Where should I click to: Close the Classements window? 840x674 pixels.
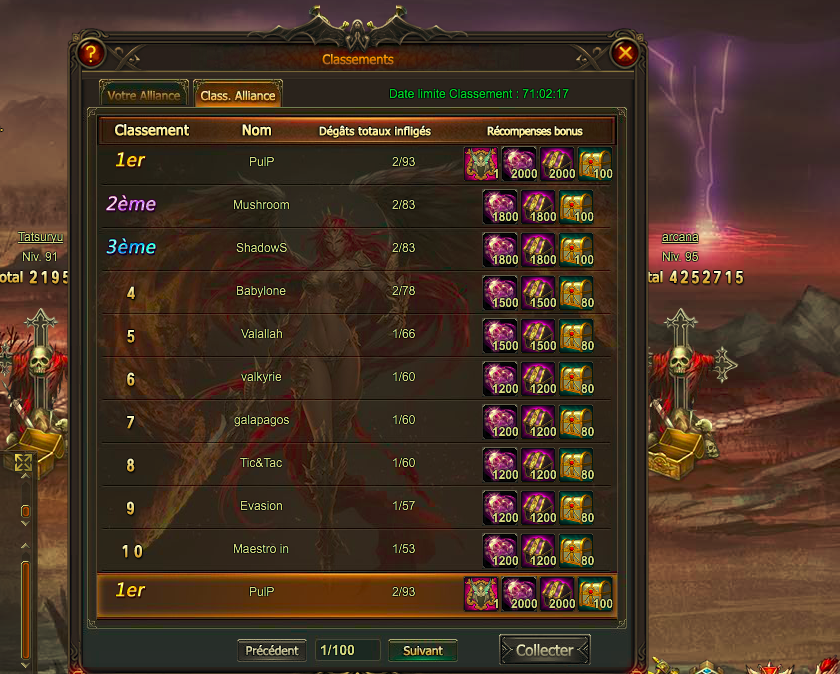(x=625, y=53)
